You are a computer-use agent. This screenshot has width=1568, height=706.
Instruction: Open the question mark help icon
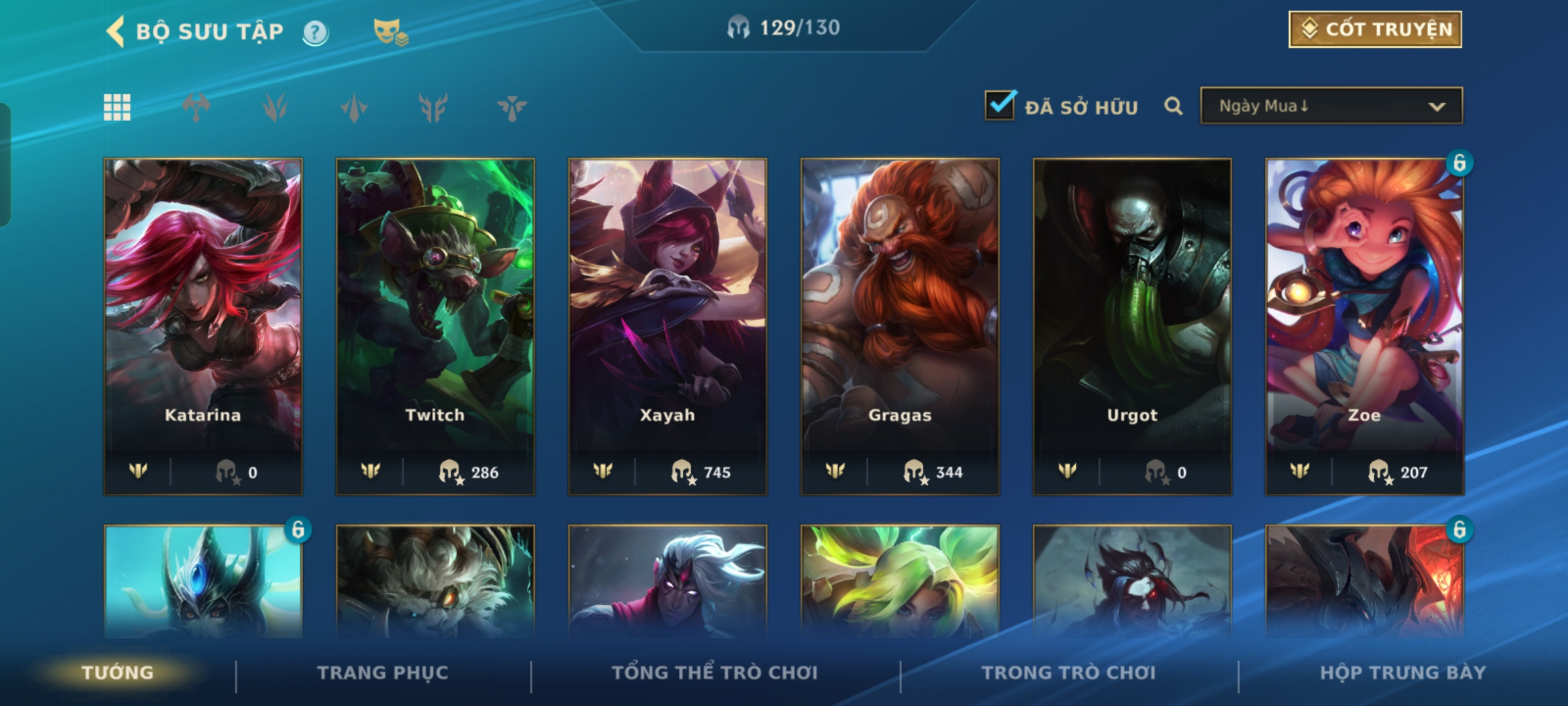coord(316,32)
